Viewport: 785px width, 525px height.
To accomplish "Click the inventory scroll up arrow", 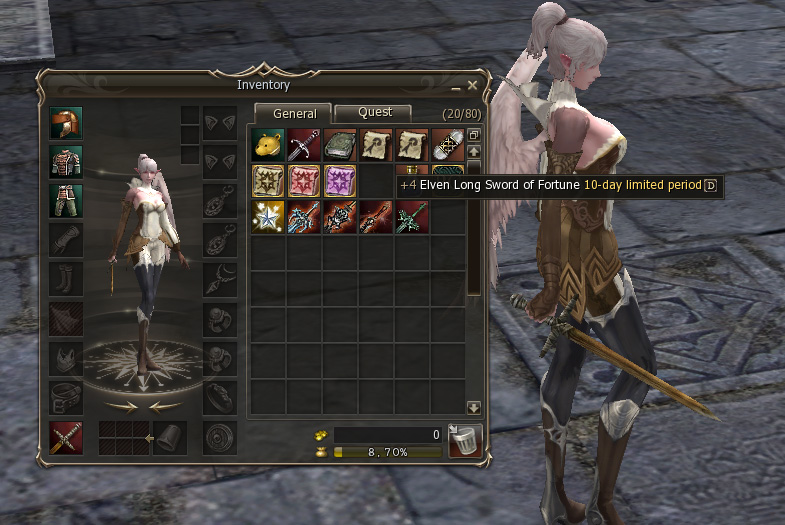I will (x=474, y=151).
